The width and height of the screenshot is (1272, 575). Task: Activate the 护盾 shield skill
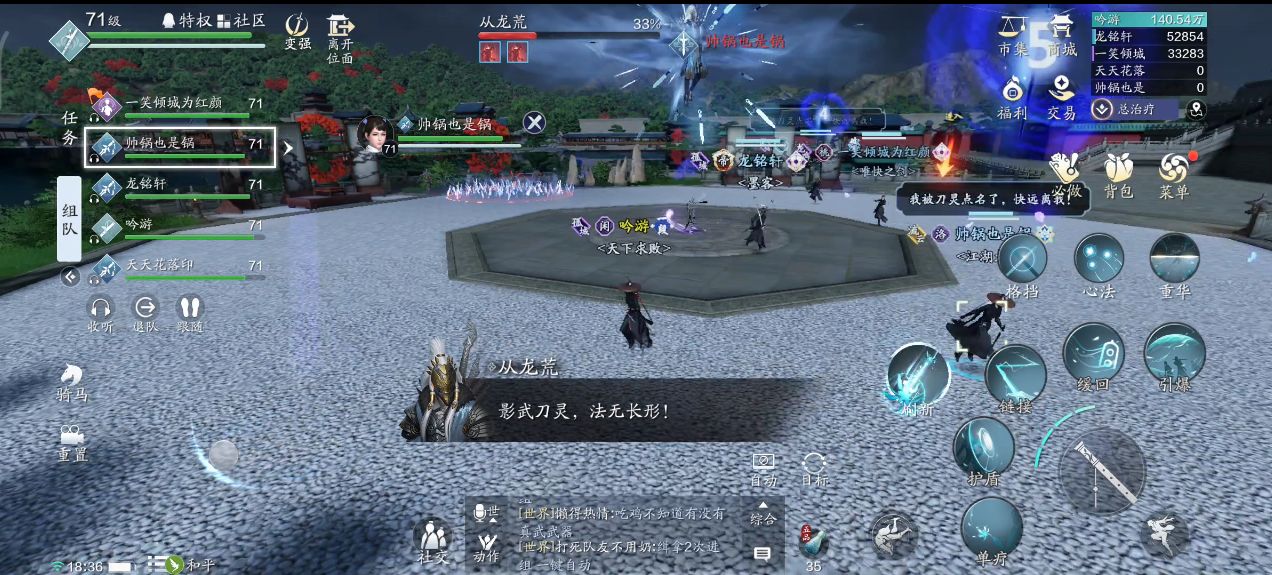[x=983, y=446]
